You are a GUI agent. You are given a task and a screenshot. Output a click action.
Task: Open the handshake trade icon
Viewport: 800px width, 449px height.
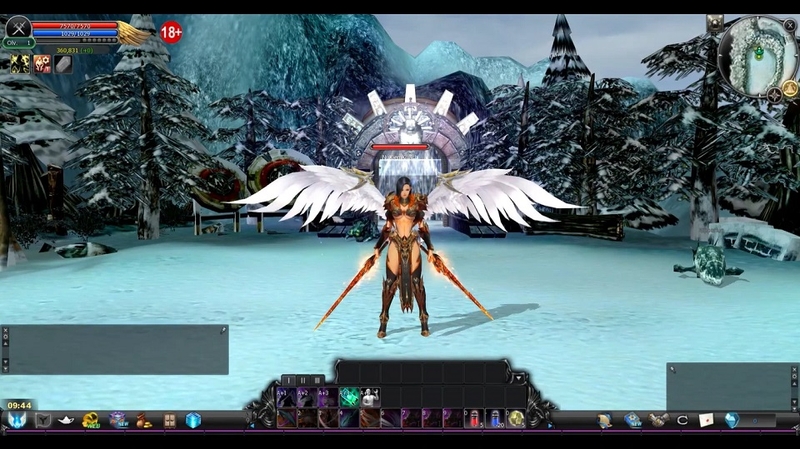(x=657, y=420)
